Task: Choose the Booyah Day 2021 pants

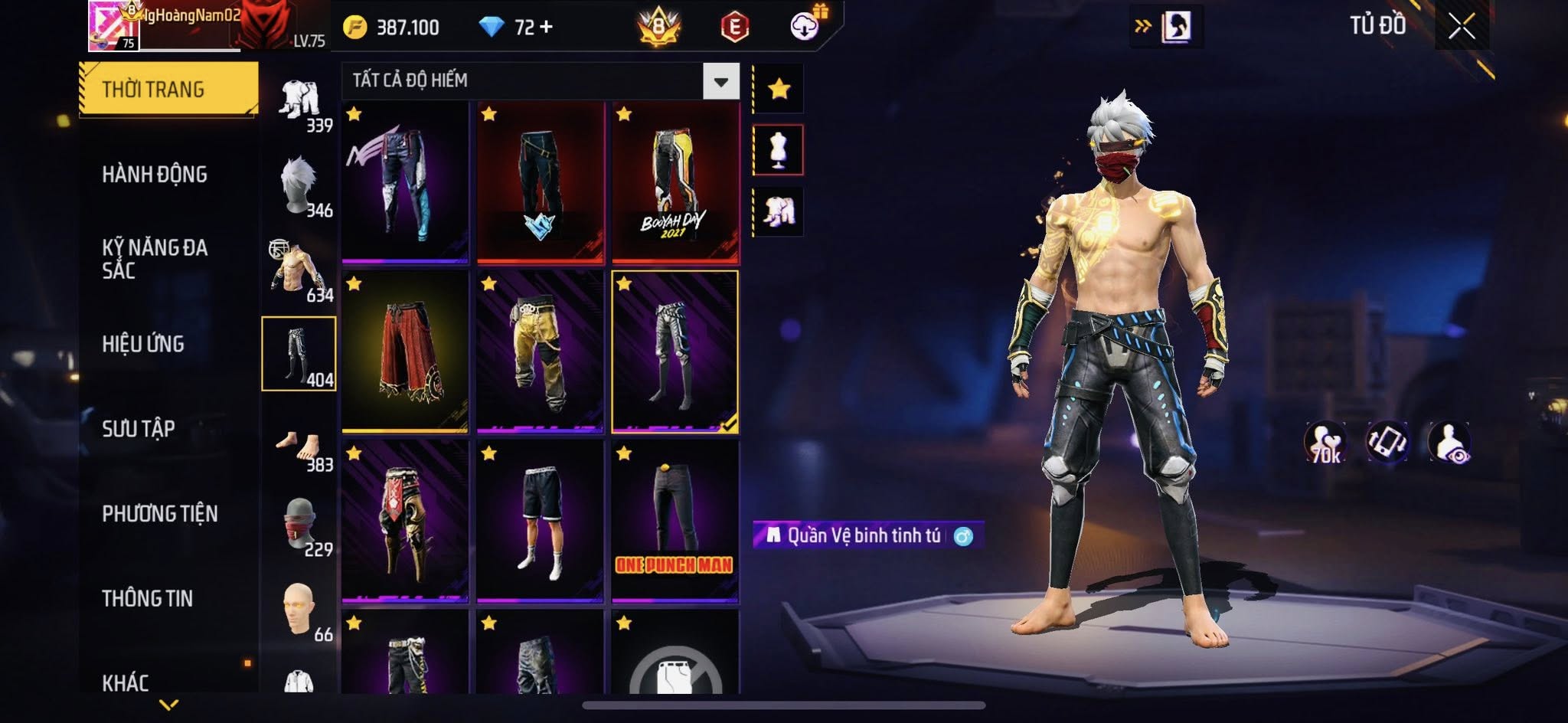Action: (x=675, y=182)
